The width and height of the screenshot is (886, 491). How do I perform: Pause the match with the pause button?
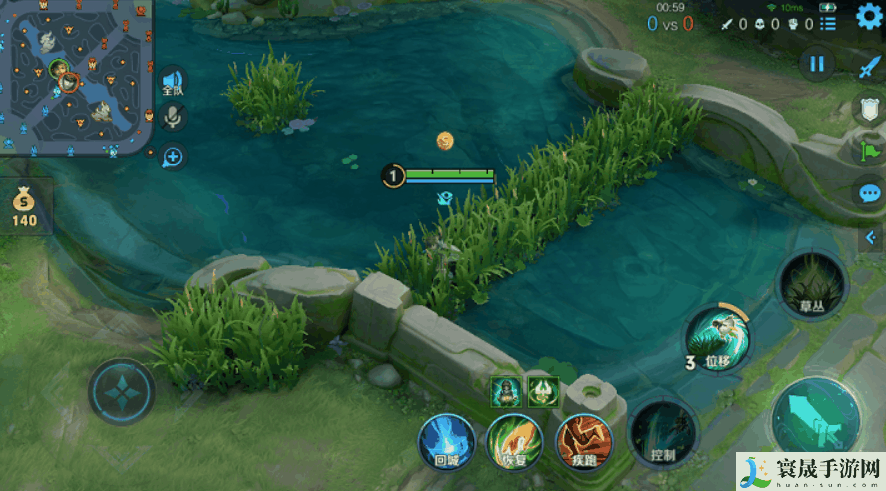point(817,64)
